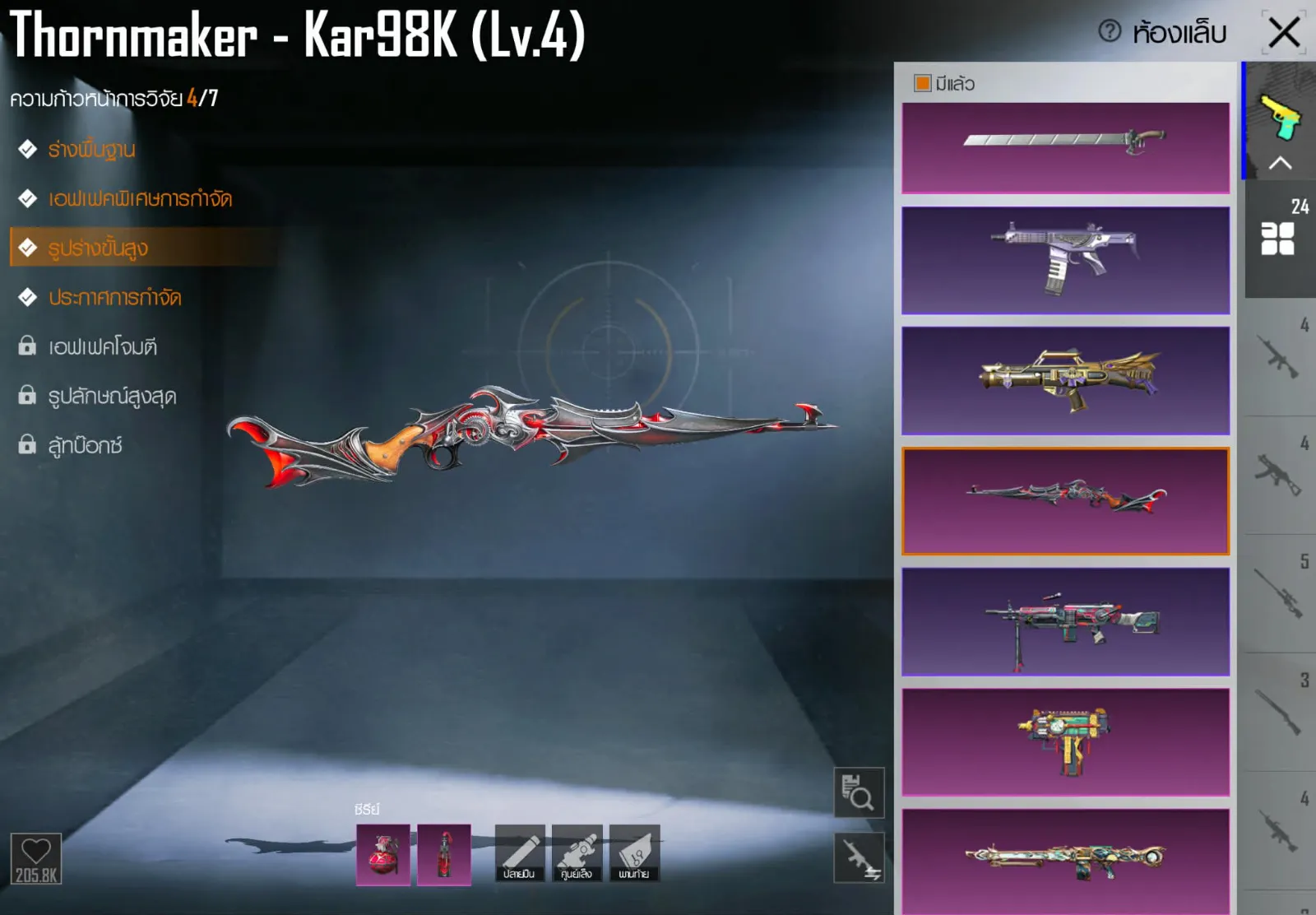Open the ศูนย์เล็ง scope attachment slot
Screen dimensions: 1316x915
[x=577, y=854]
